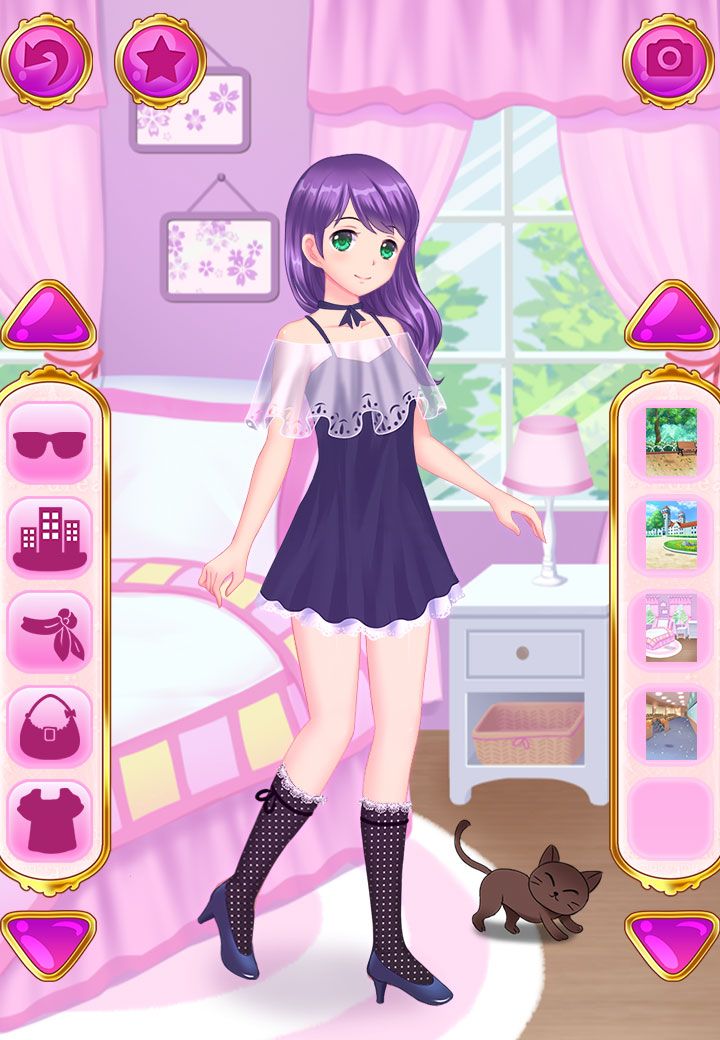Screen dimensions: 720x1040
Task: Tap the star button
Action: click(x=160, y=60)
